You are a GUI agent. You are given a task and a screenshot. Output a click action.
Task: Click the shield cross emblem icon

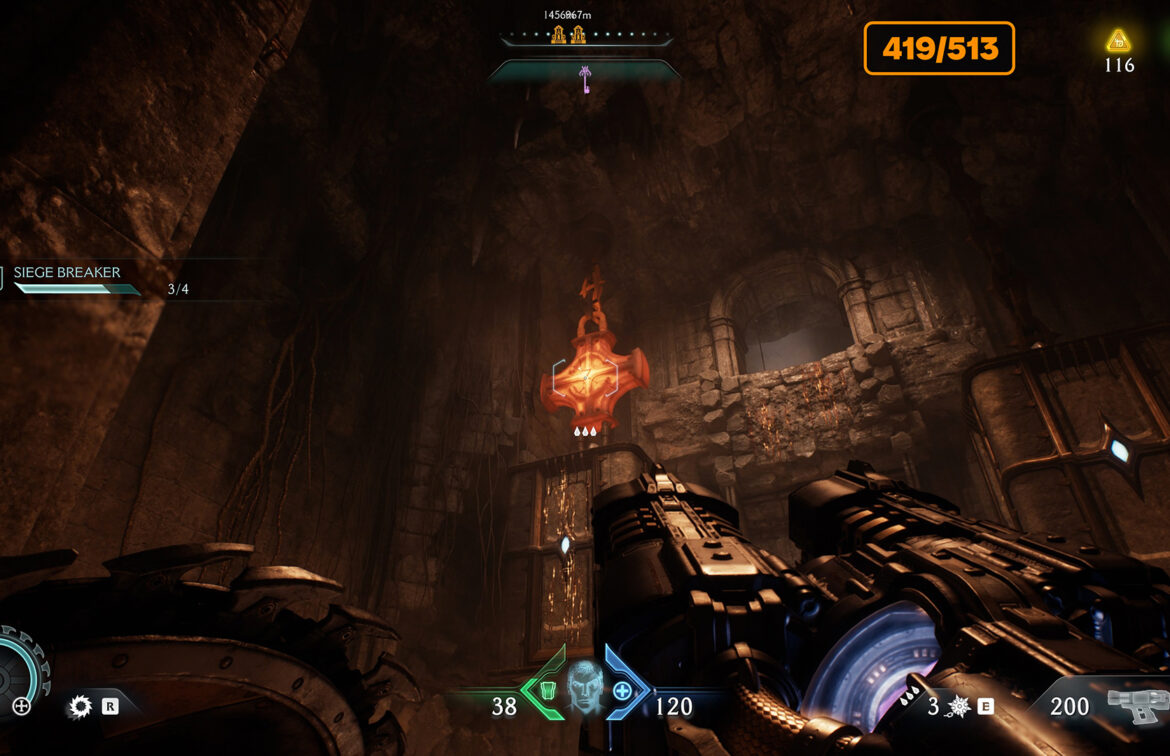(21, 707)
